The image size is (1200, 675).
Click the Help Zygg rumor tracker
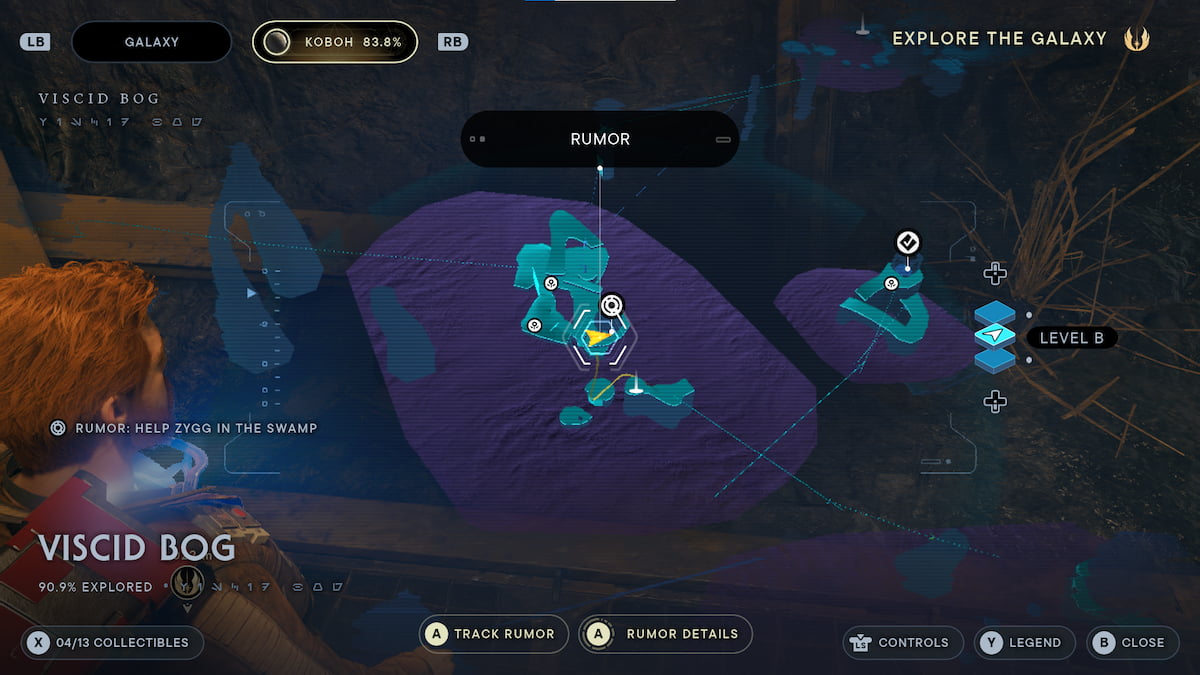click(185, 428)
